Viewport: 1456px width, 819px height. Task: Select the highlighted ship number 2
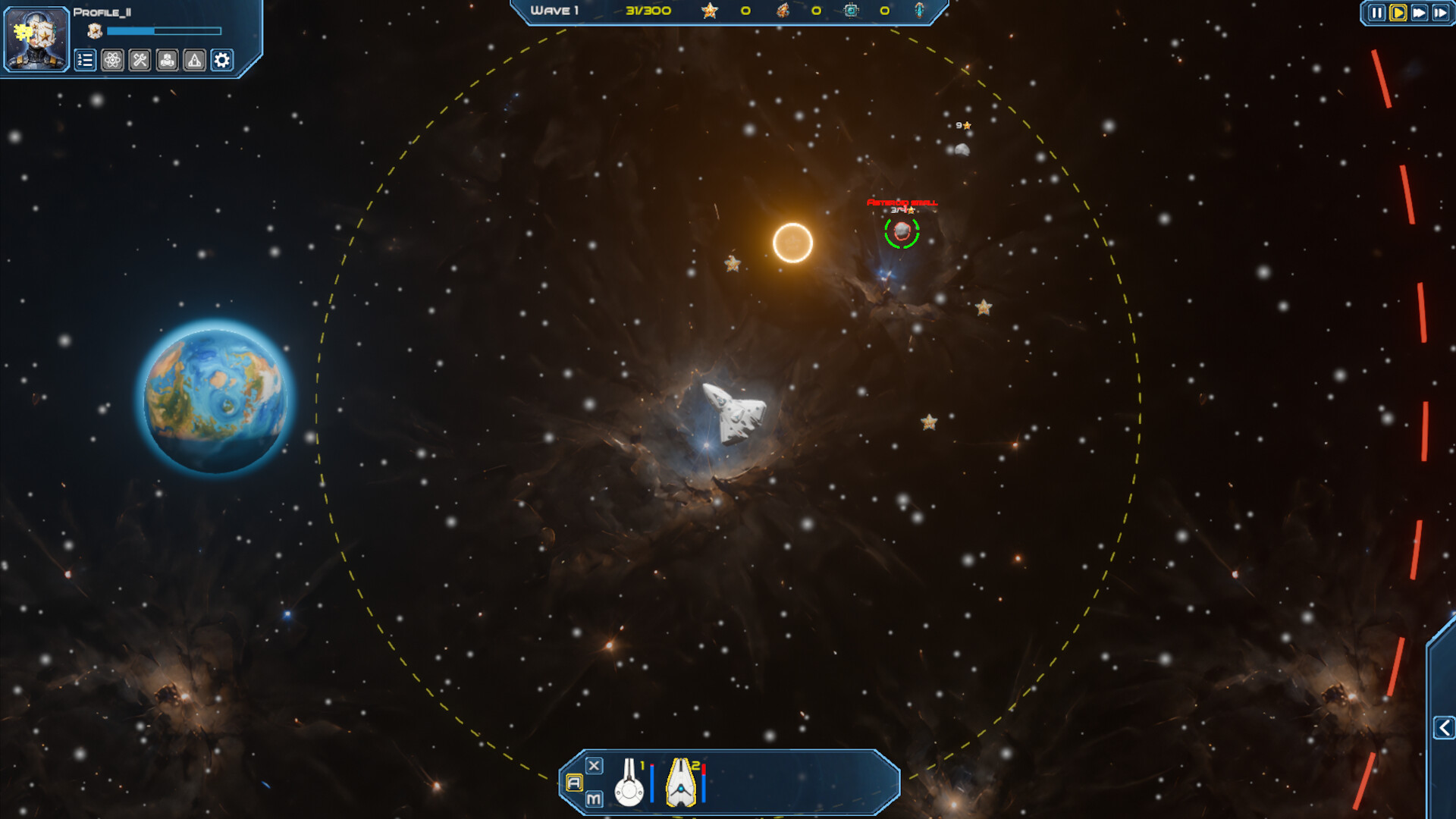[x=681, y=783]
